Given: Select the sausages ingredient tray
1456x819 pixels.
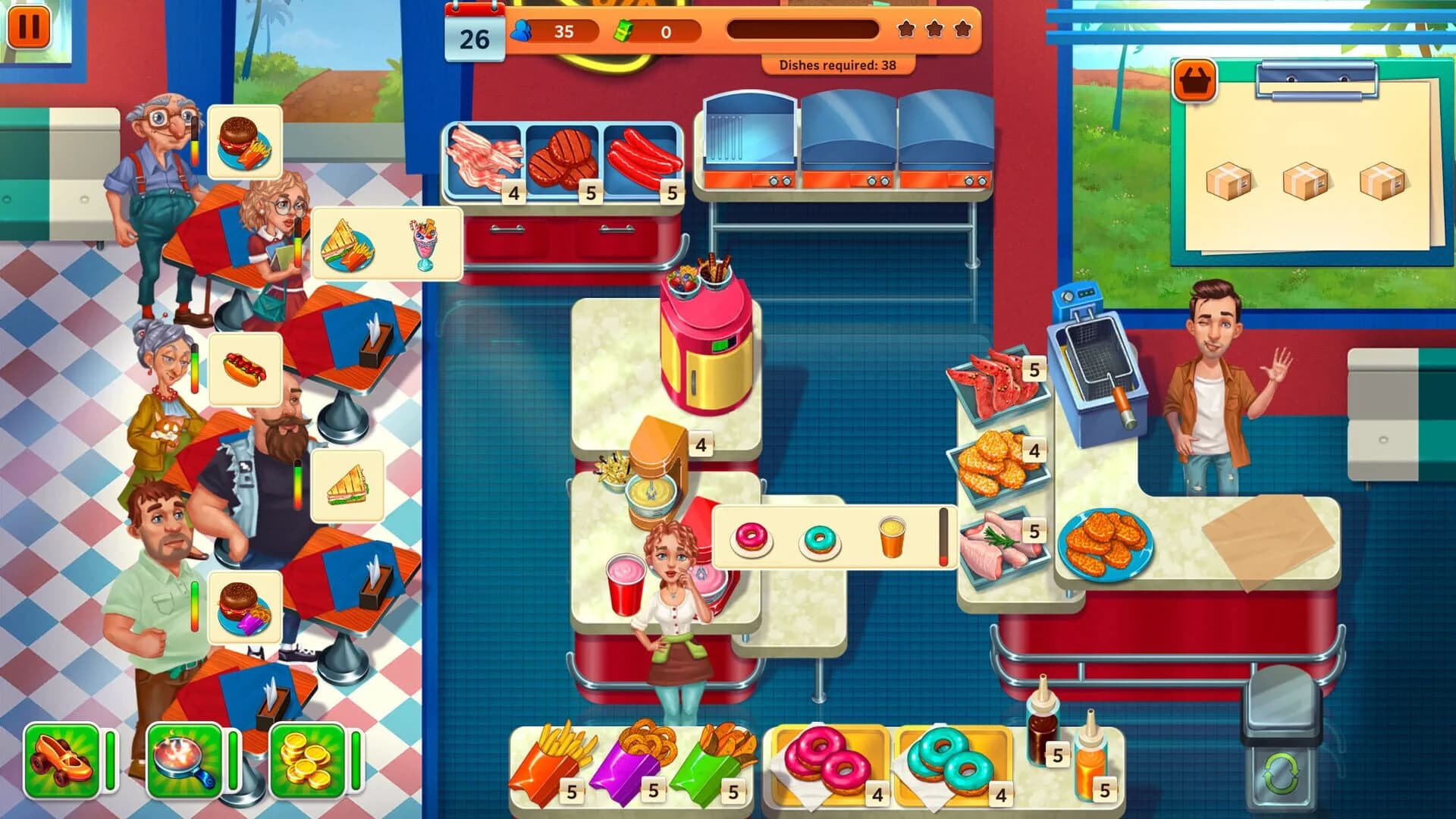Looking at the screenshot, I should click(x=643, y=155).
